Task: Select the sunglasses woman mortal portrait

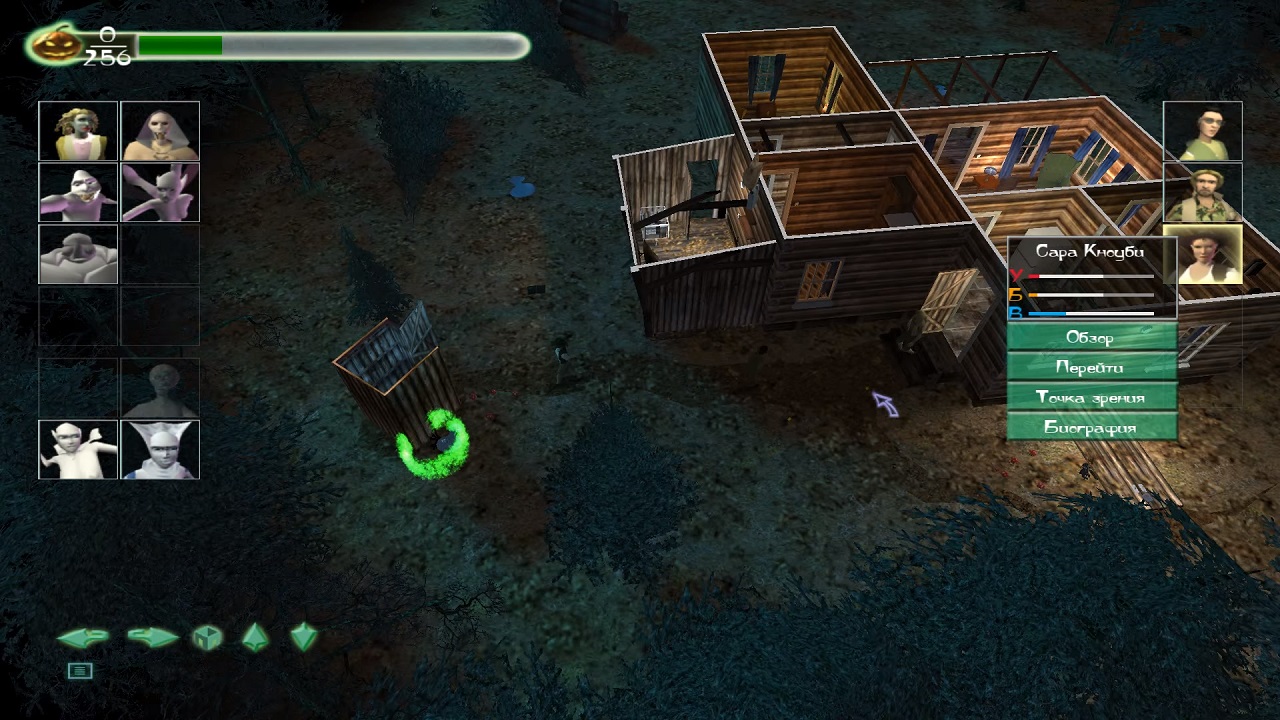Action: pos(1202,131)
